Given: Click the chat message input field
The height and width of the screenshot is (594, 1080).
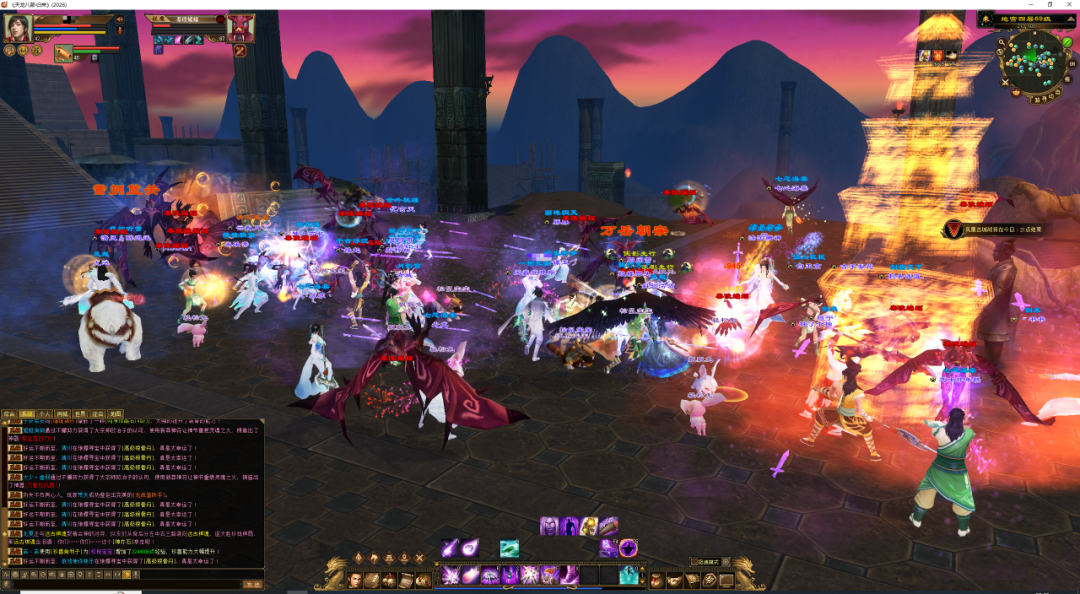Looking at the screenshot, I should 125,584.
